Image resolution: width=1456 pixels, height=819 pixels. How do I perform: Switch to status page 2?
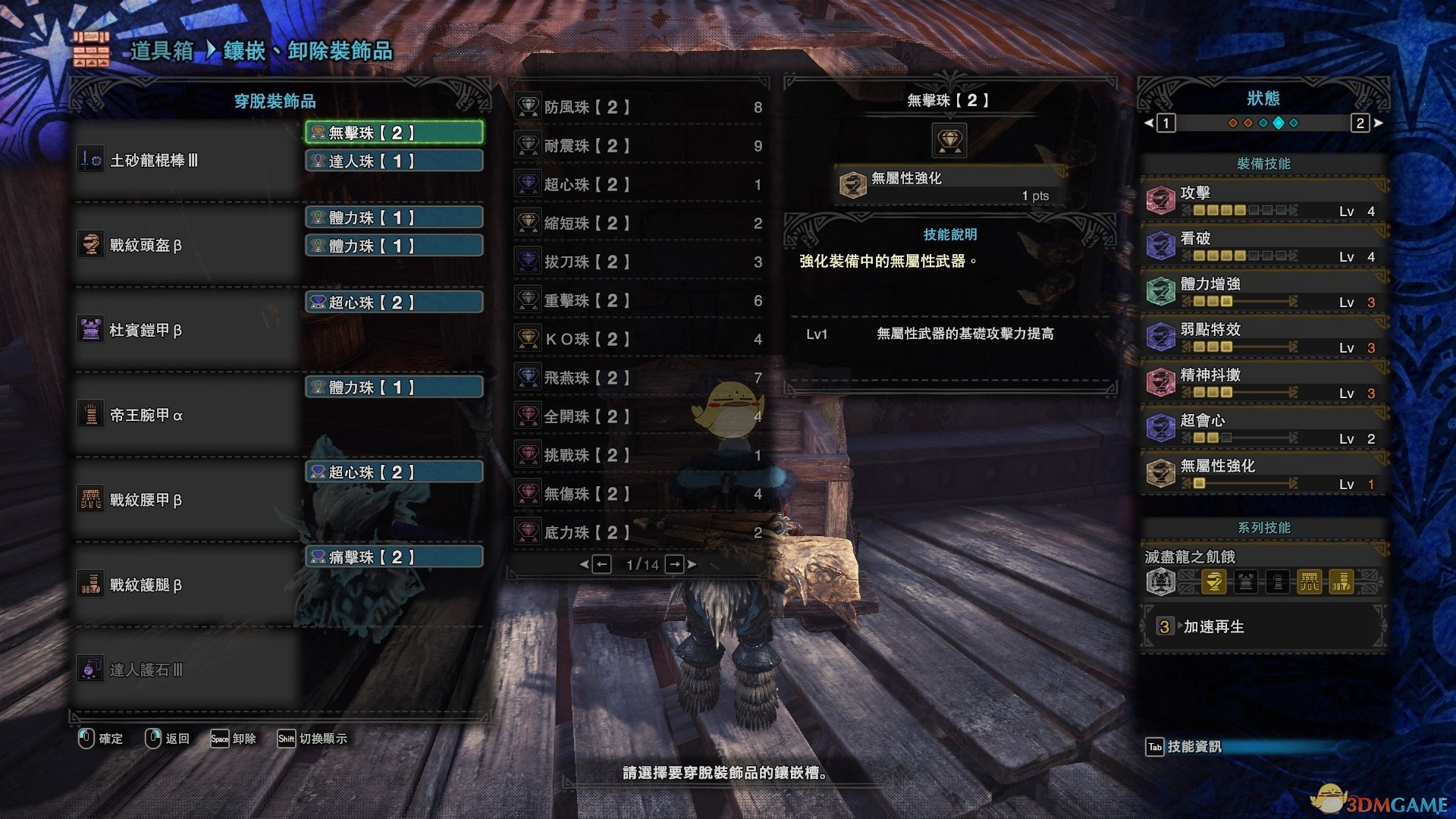pos(1360,123)
